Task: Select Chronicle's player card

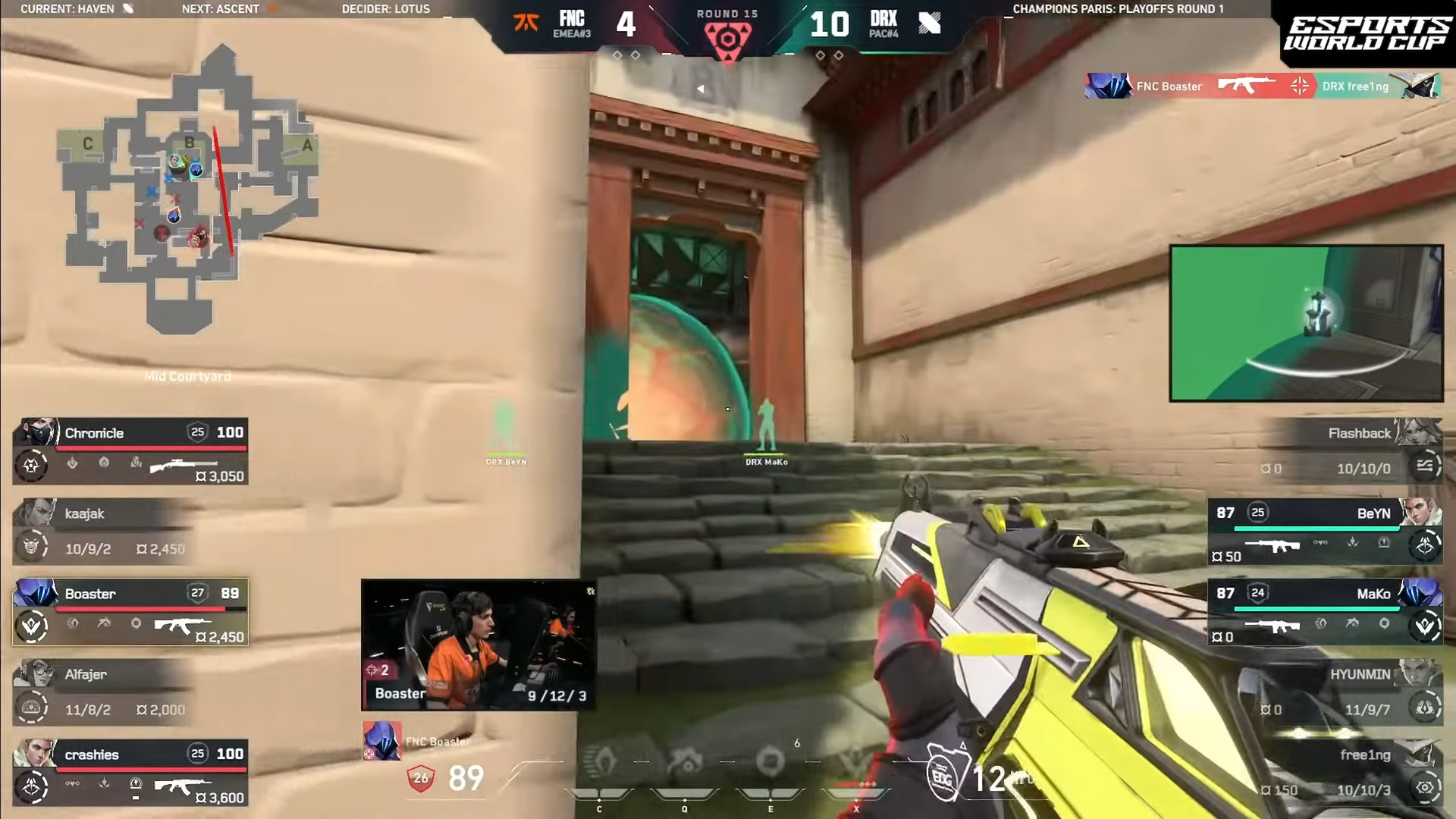Action: pyautogui.click(x=130, y=451)
